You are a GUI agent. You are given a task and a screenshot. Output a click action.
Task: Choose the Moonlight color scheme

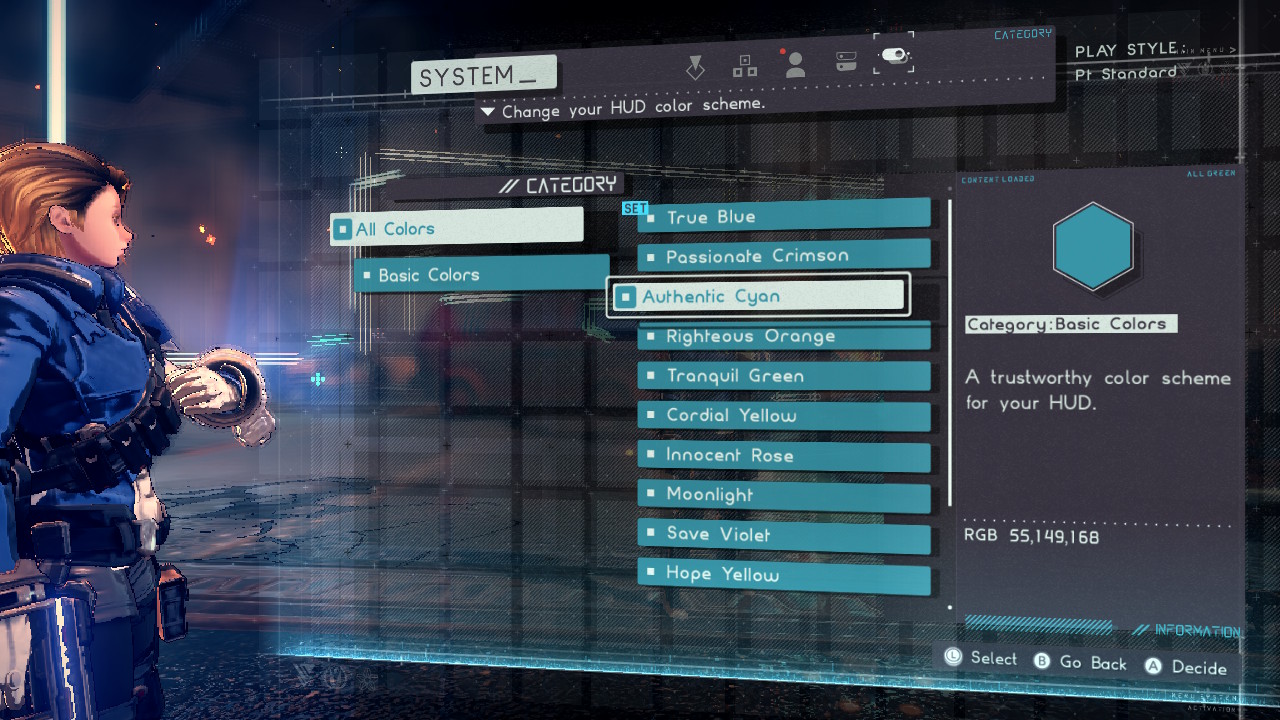pyautogui.click(x=783, y=495)
